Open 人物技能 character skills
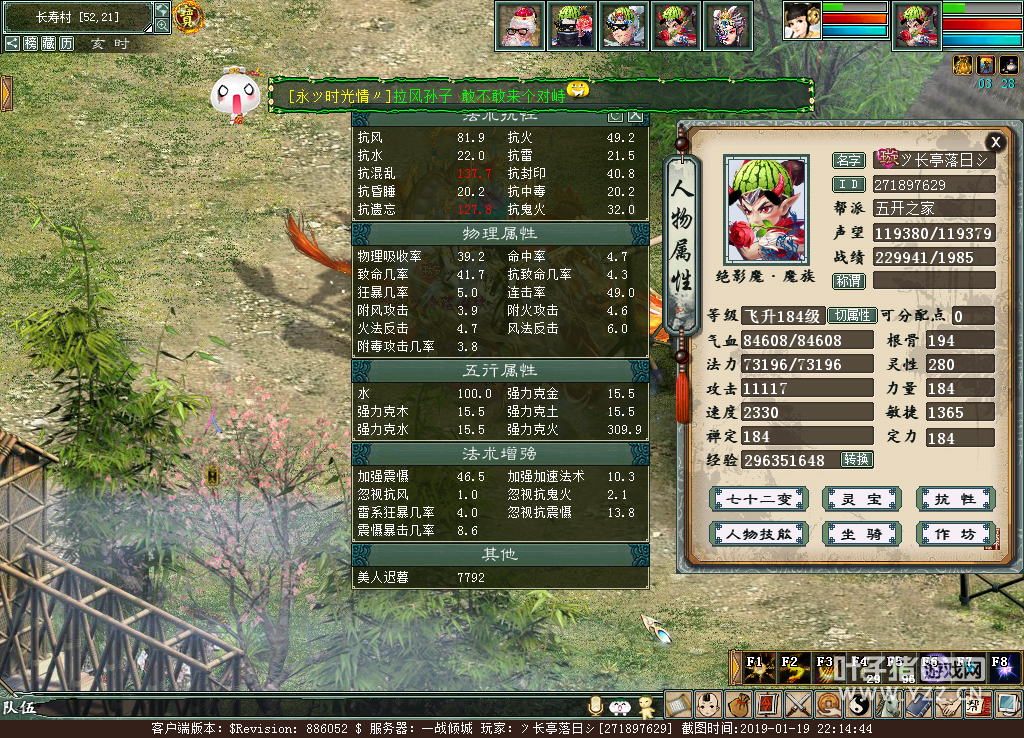The image size is (1024, 738). (x=758, y=534)
